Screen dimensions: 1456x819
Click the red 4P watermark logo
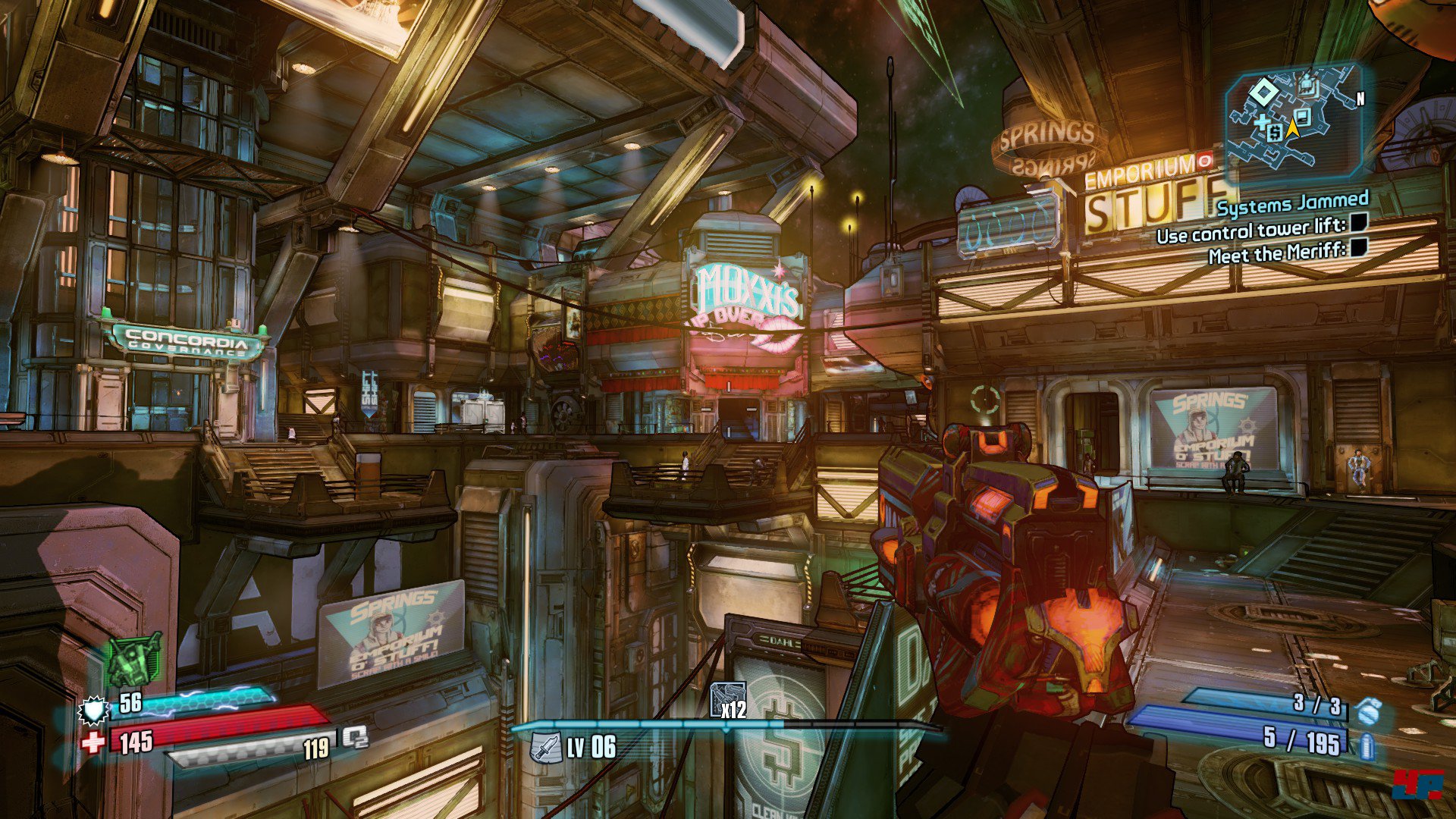(x=1417, y=784)
